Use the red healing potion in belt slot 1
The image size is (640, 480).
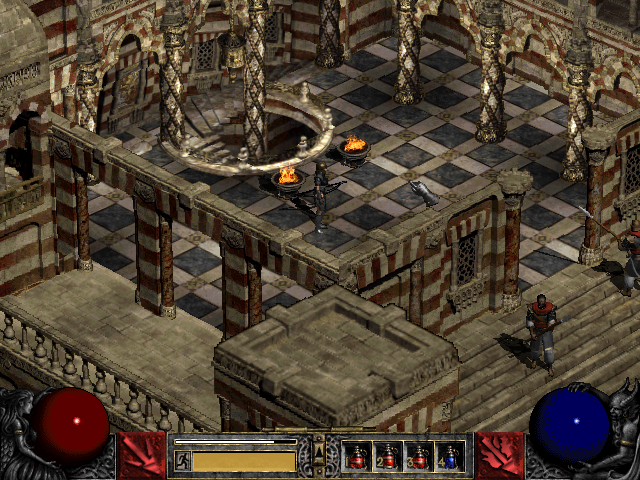(357, 458)
